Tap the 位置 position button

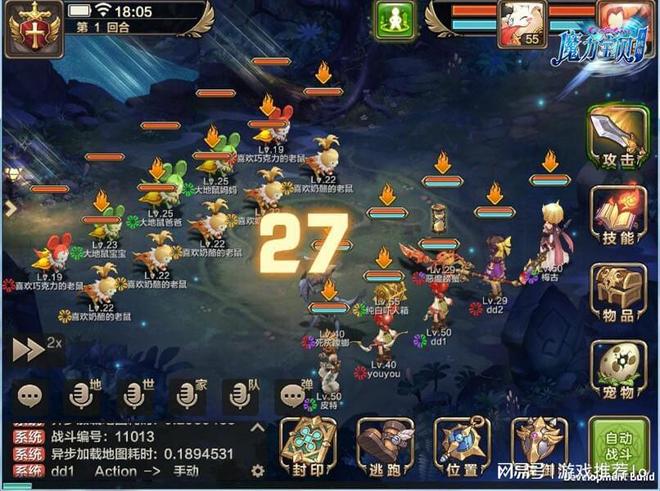point(461,447)
